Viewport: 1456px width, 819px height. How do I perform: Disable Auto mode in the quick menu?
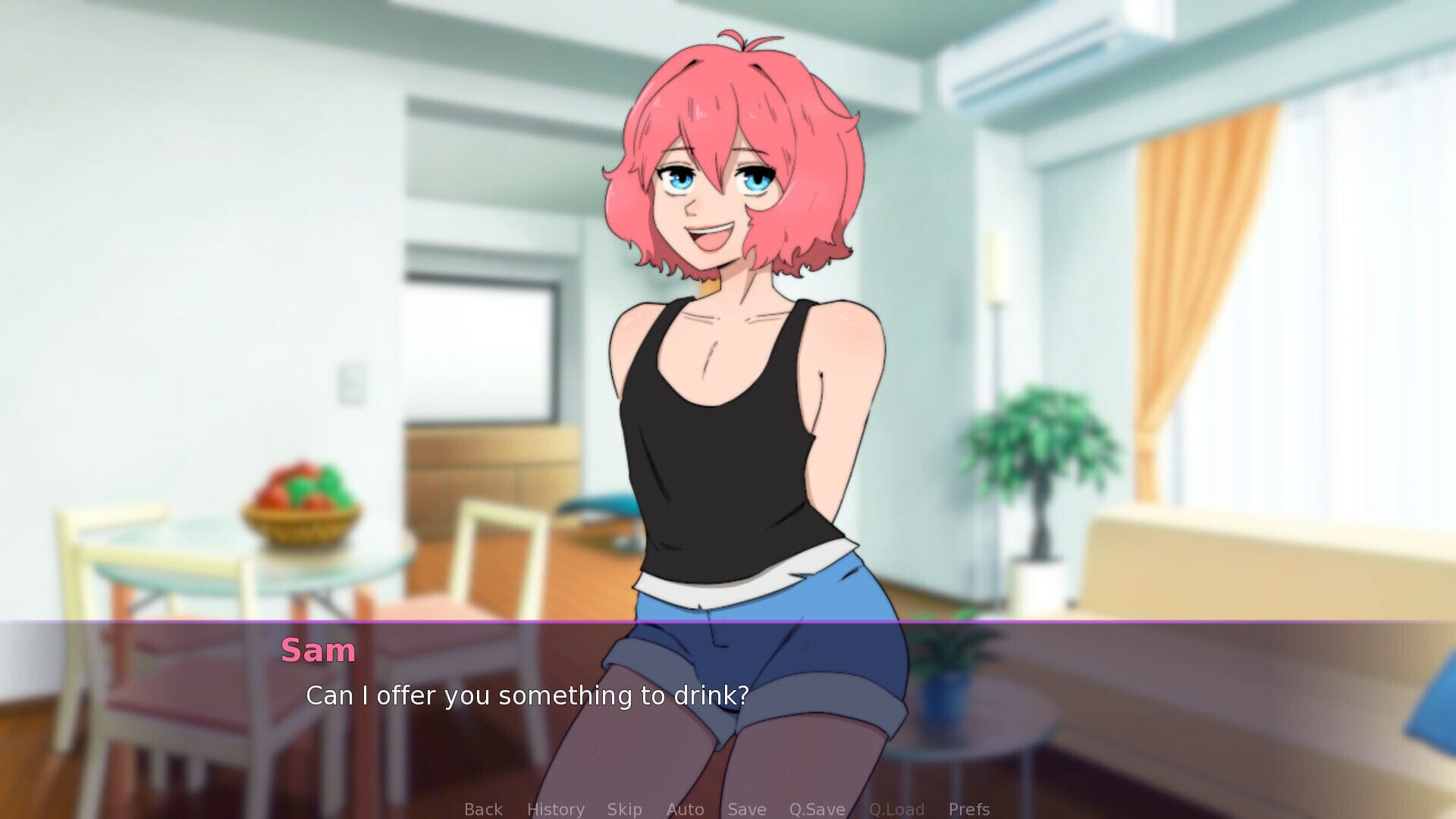[x=685, y=808]
